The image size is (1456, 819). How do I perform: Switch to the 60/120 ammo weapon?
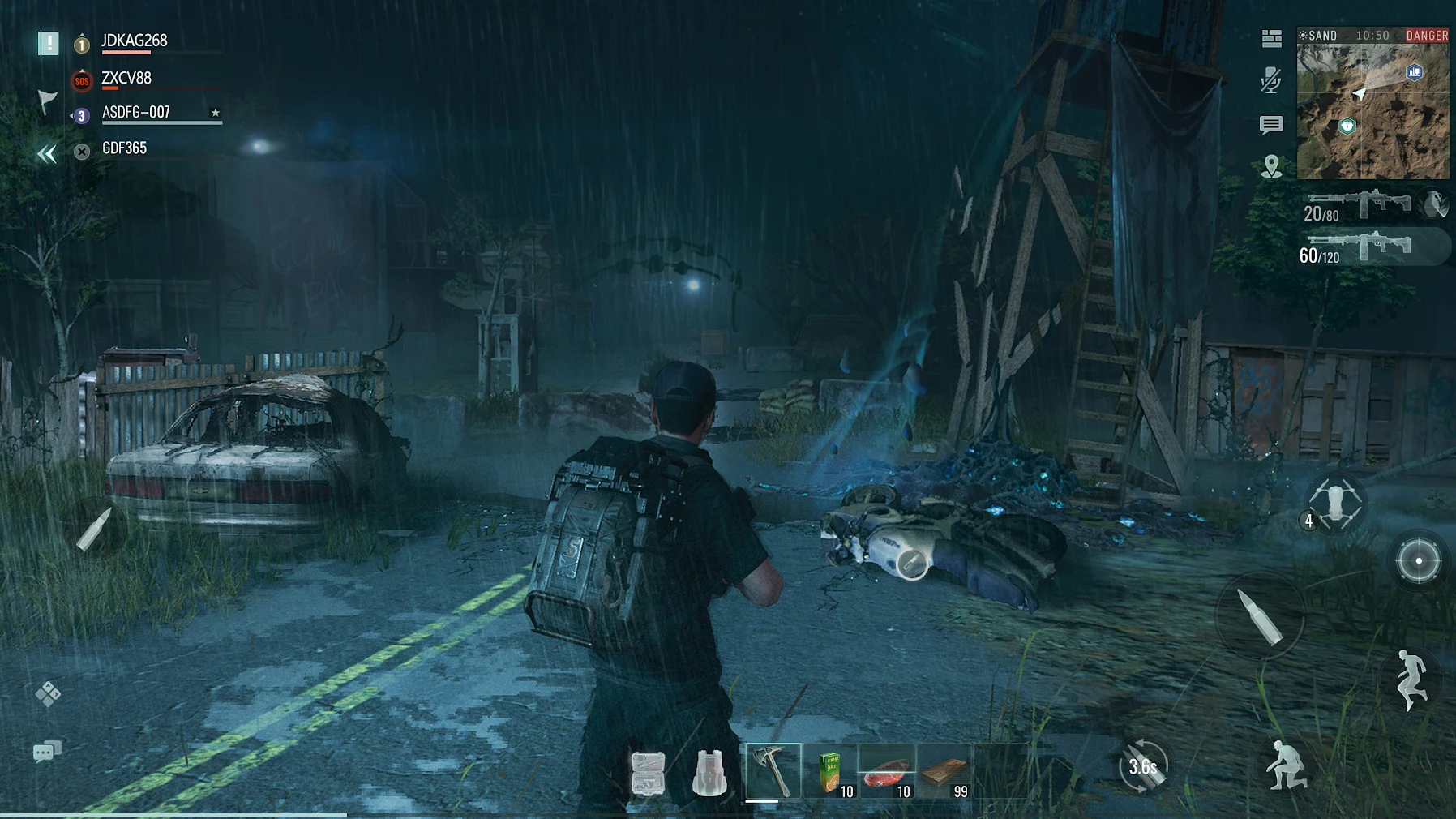click(1357, 248)
